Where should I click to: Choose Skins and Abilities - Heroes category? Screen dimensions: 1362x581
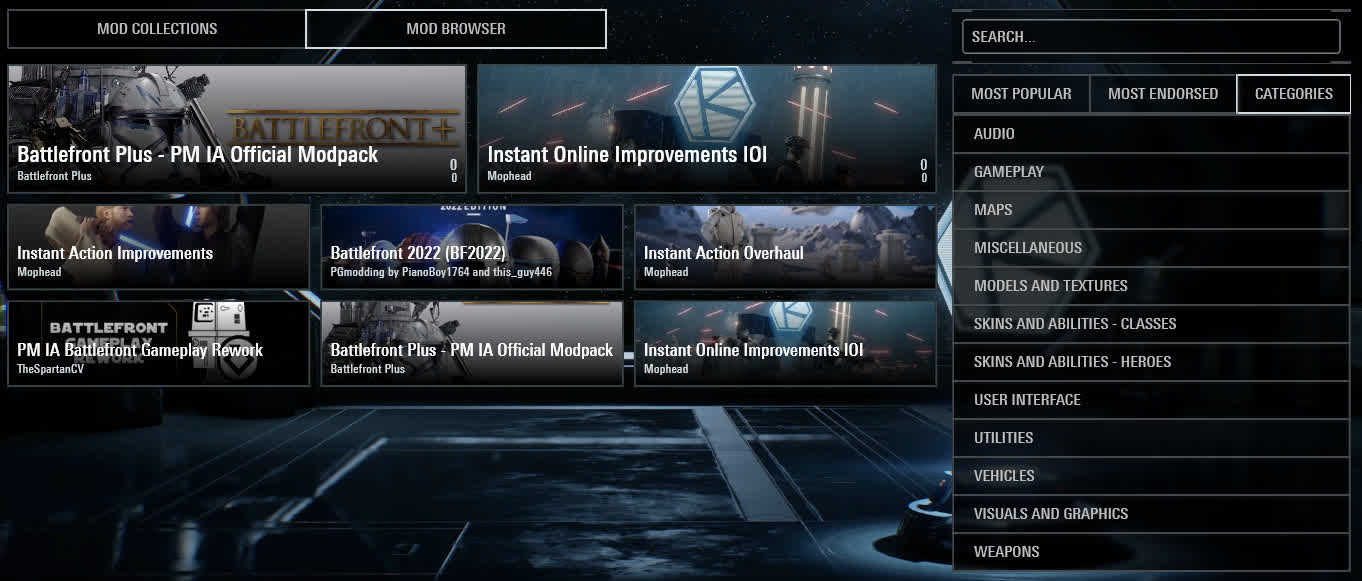[1150, 362]
